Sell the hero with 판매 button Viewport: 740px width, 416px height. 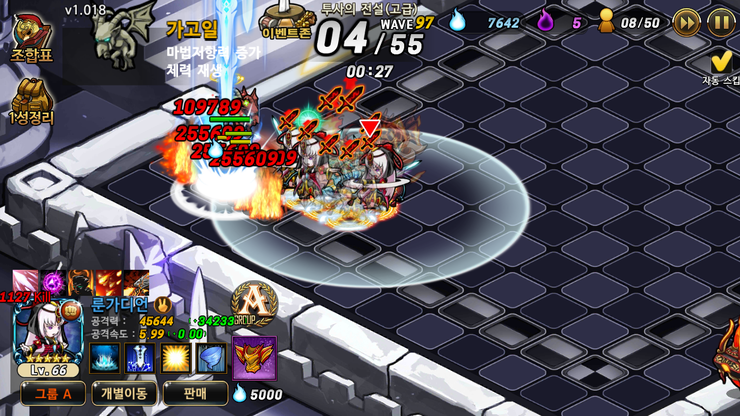click(x=195, y=393)
